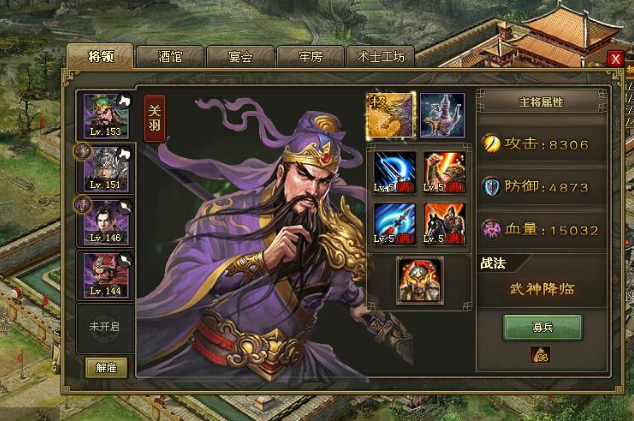634x421 pixels.
Task: Click the red-helmeted soldier unit icon
Action: point(419,278)
